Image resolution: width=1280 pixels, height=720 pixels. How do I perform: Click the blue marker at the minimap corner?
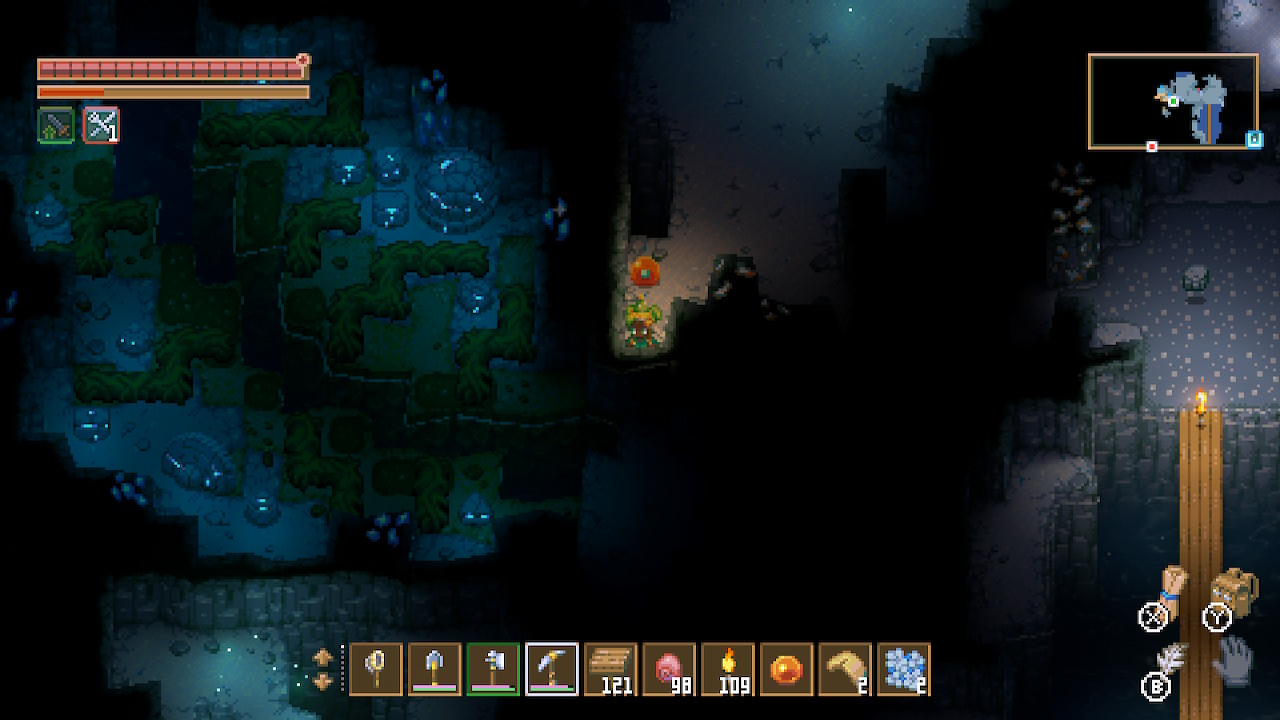pyautogui.click(x=1253, y=140)
